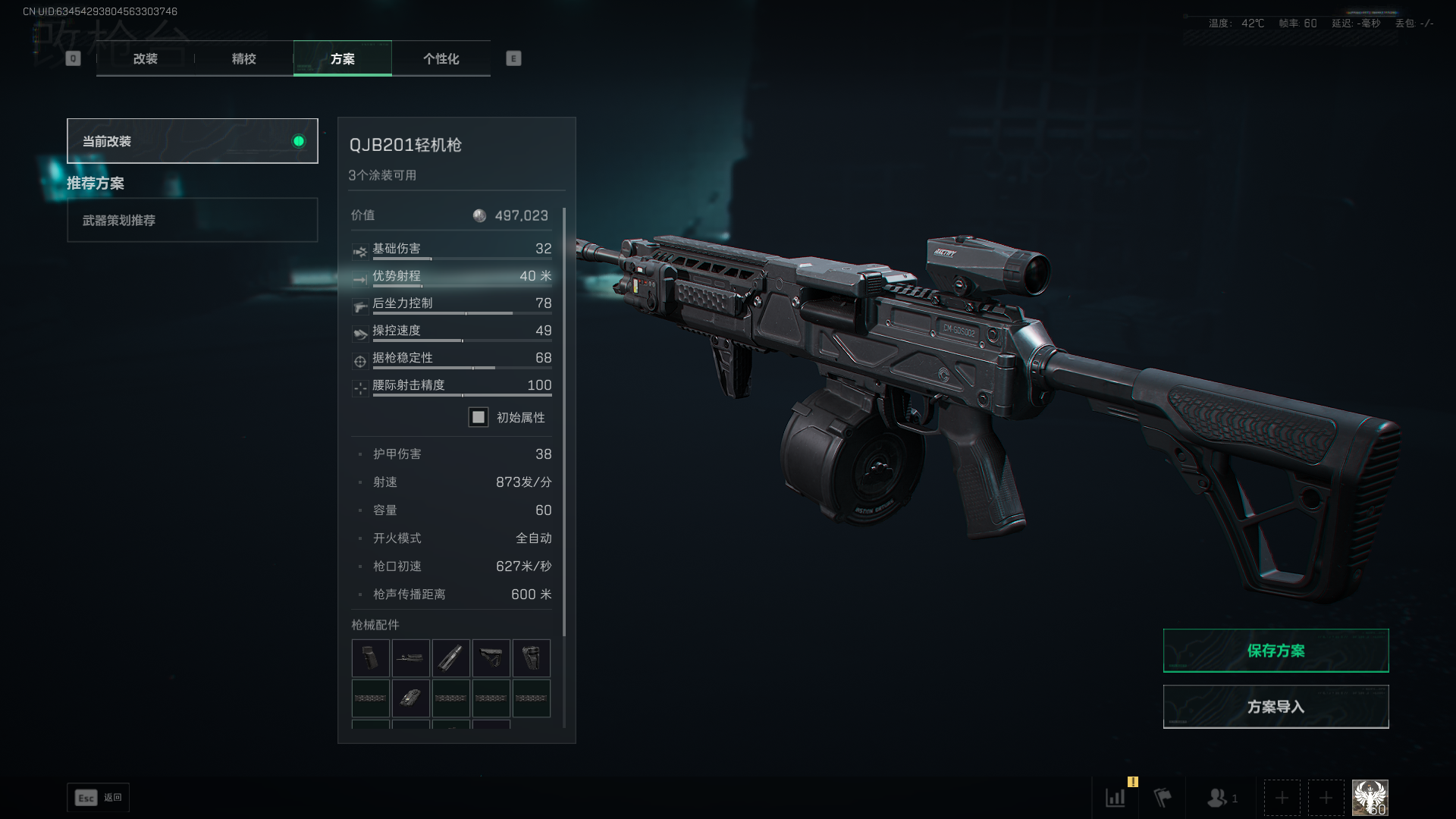Select the 当前改装 radio indicator
This screenshot has height=819, width=1456.
click(x=297, y=140)
